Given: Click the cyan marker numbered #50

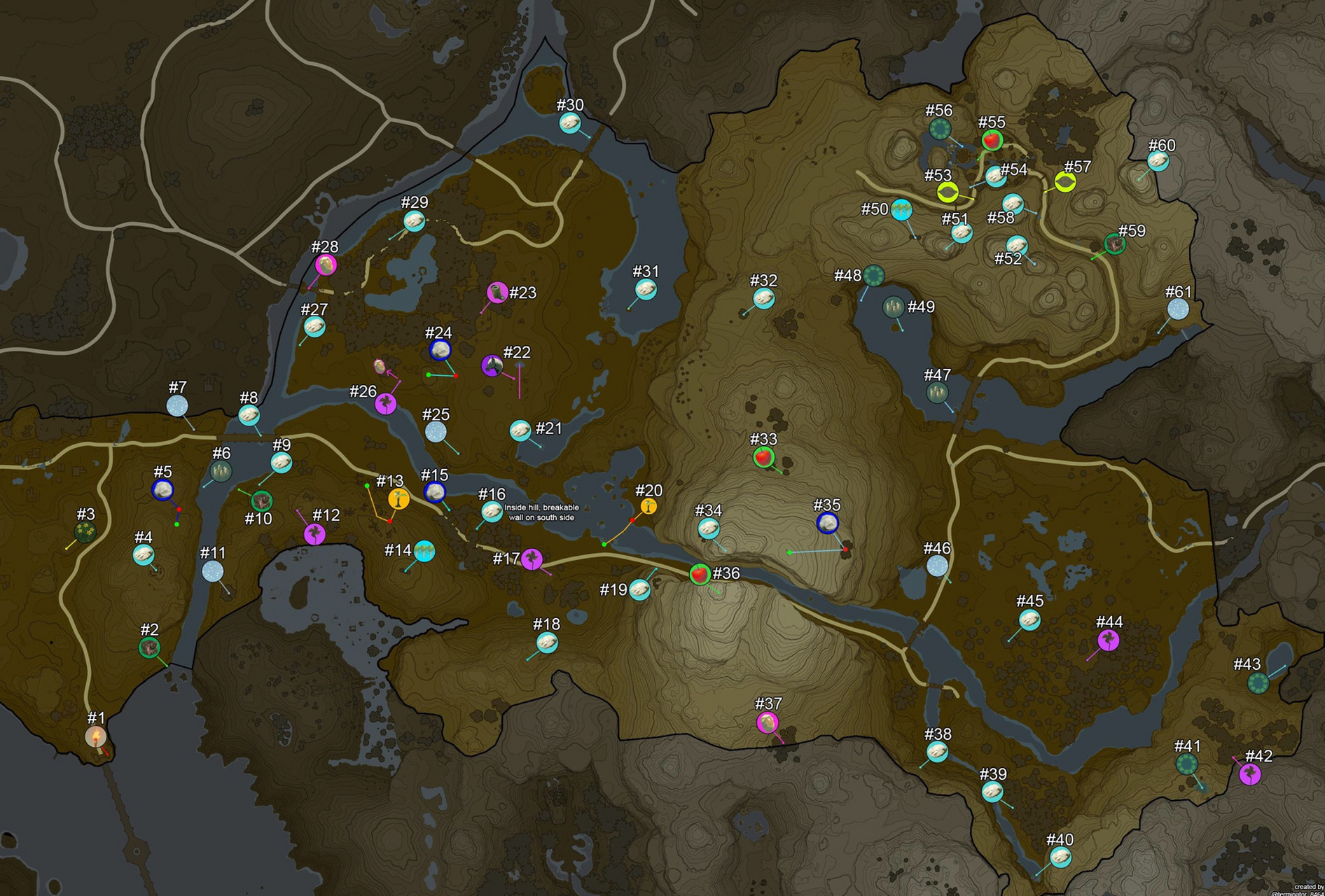Looking at the screenshot, I should 901,209.
